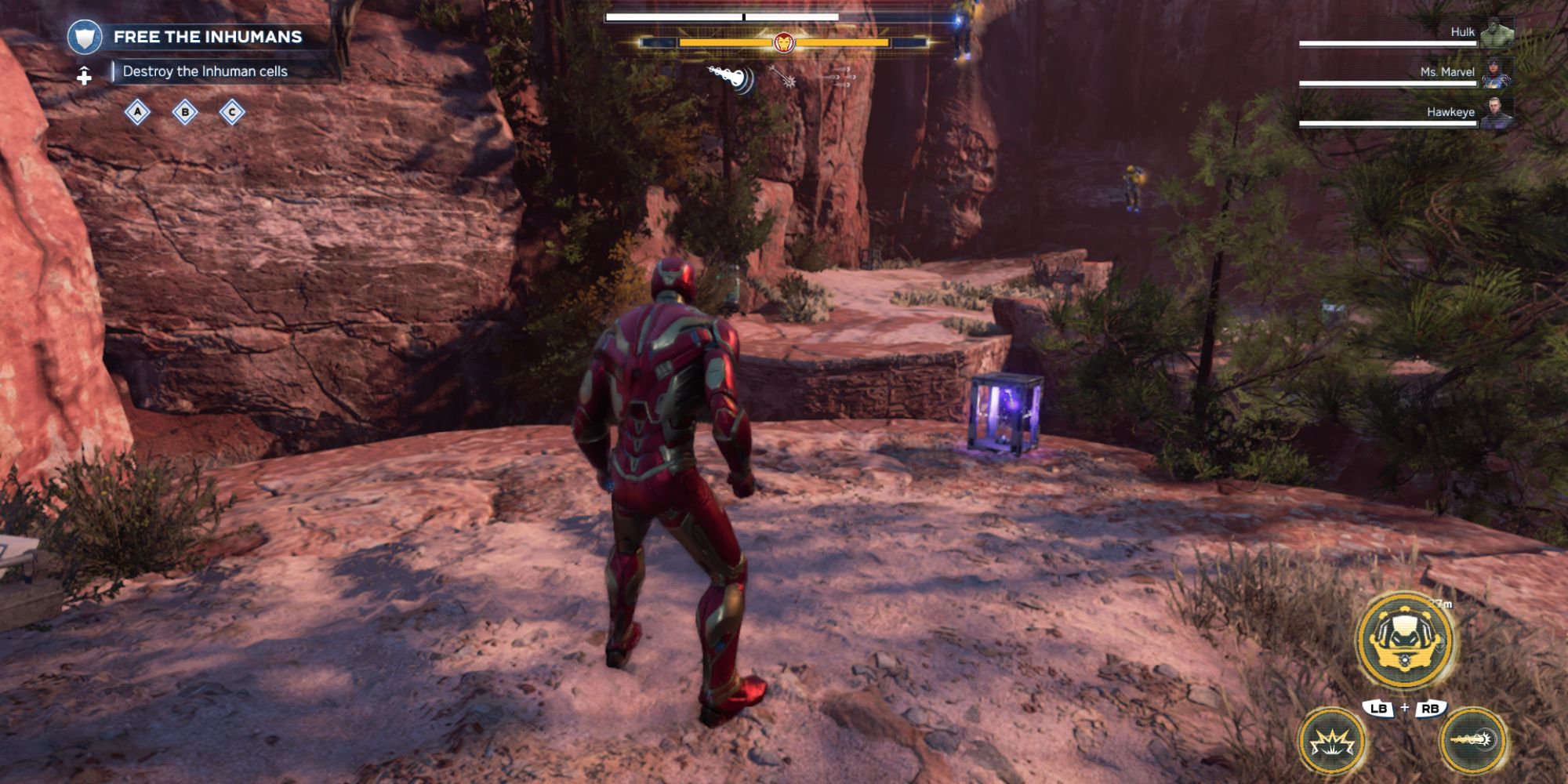Toggle objective marker C

click(x=231, y=113)
